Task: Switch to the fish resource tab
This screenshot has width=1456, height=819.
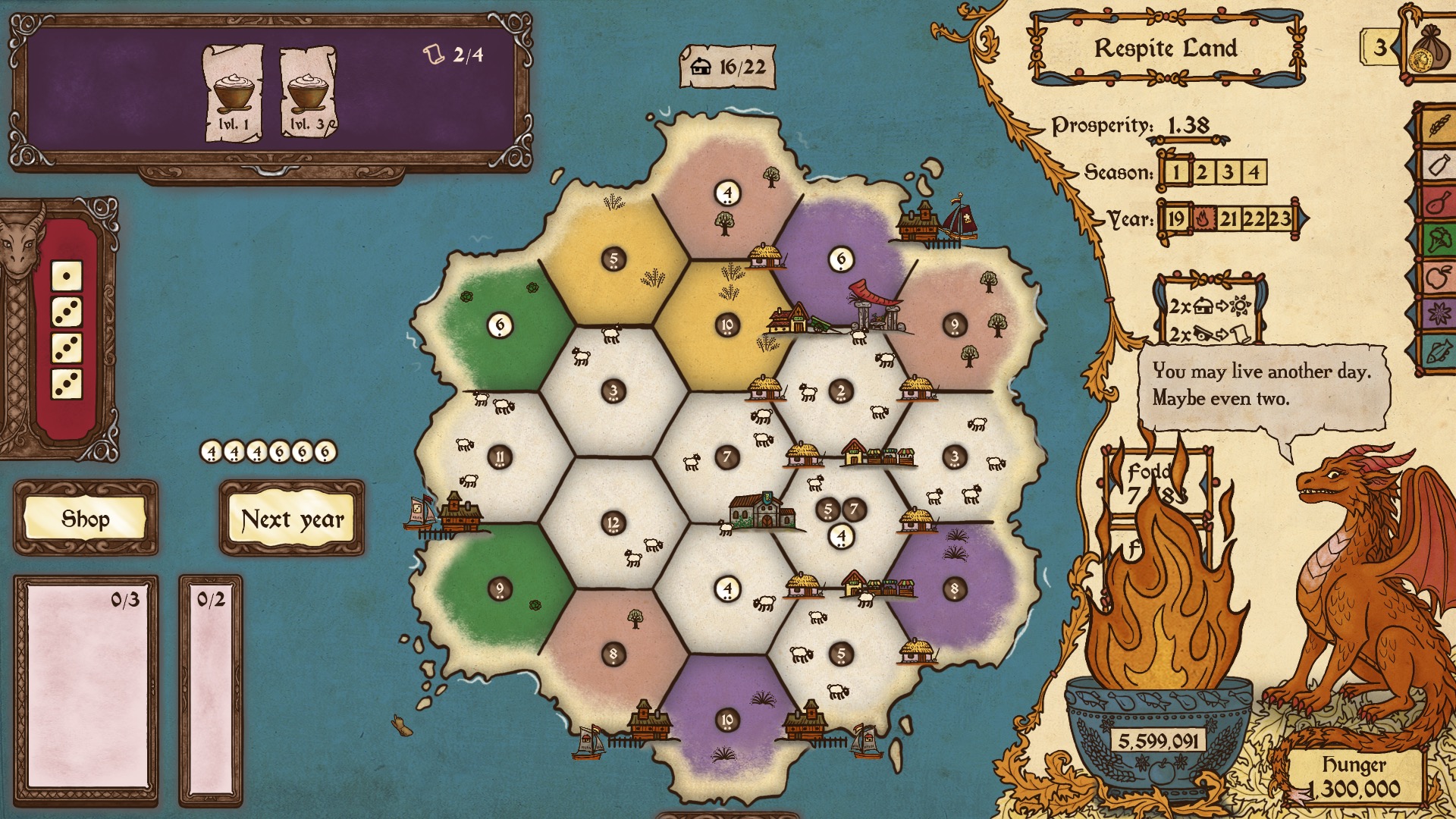Action: tap(1438, 351)
